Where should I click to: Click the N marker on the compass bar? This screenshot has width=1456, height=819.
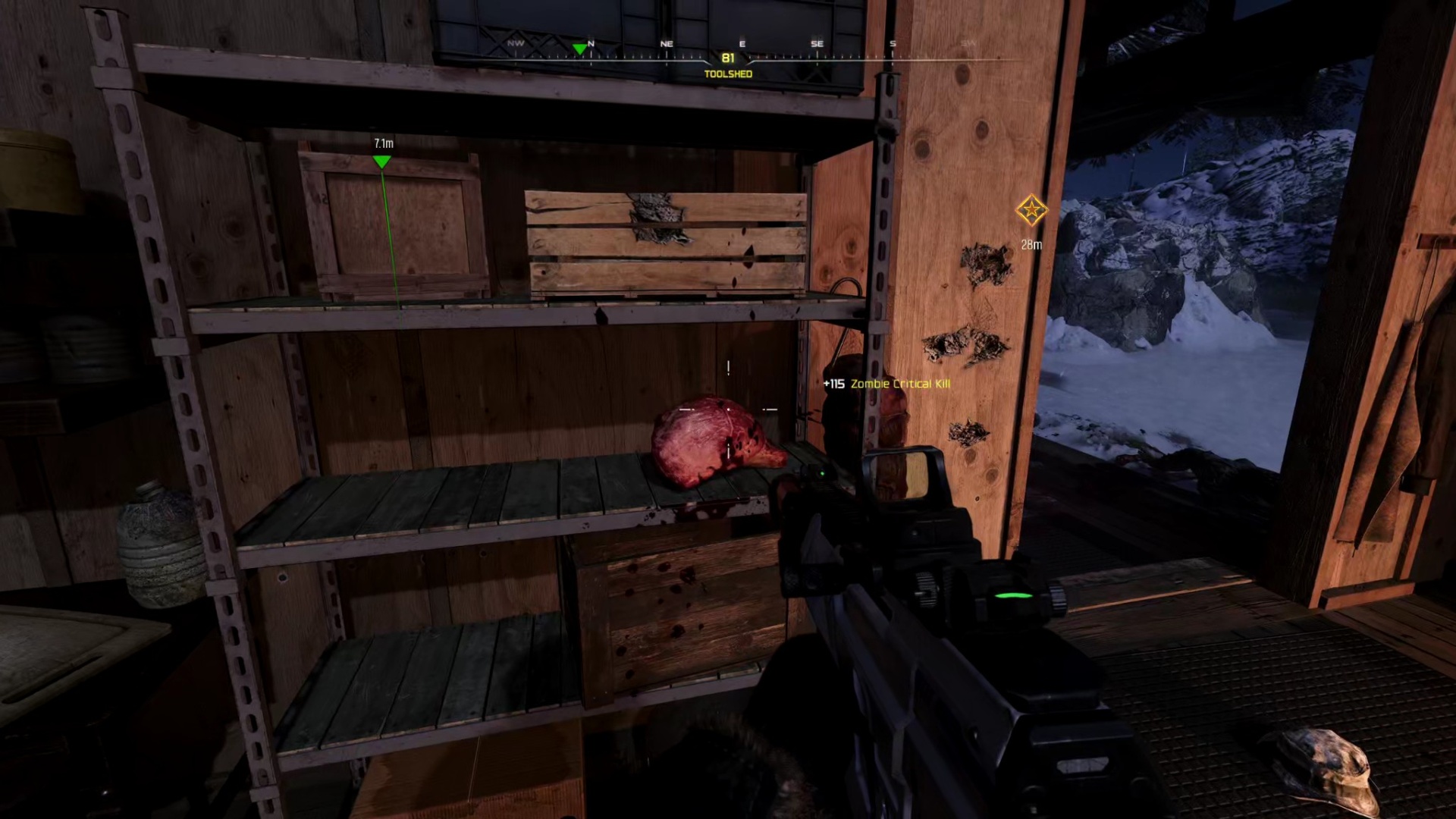(x=591, y=43)
